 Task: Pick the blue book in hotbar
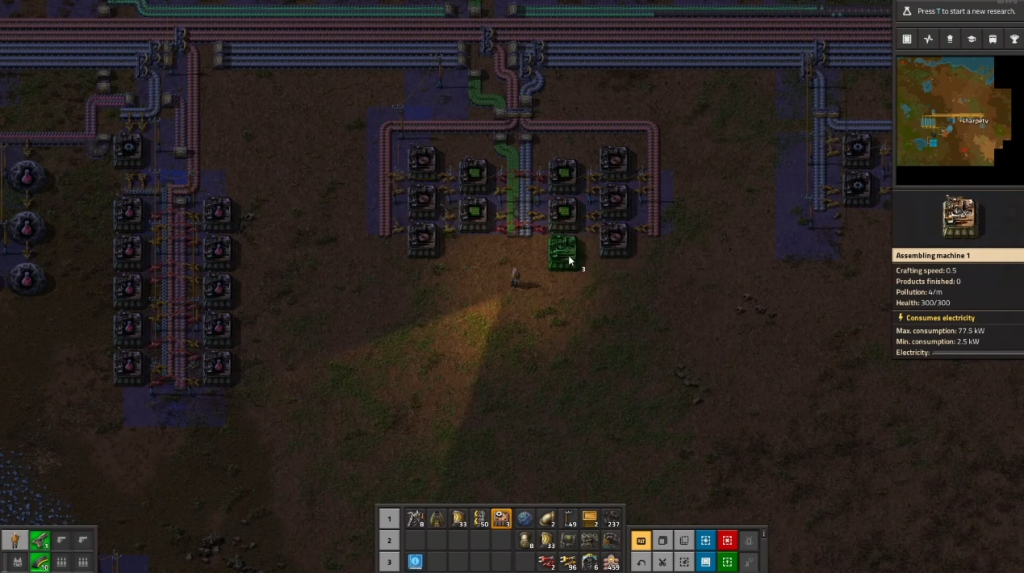tap(414, 562)
